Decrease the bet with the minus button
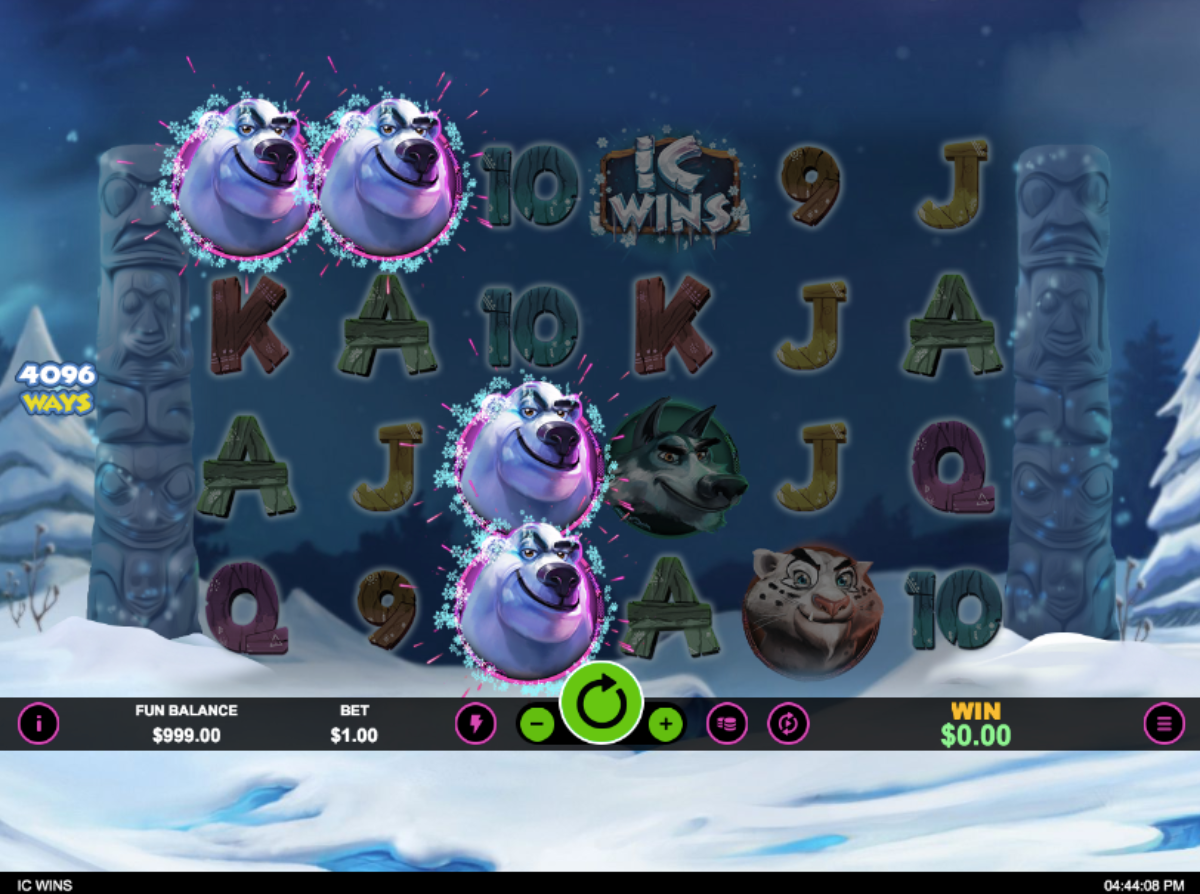This screenshot has height=894, width=1200. coord(537,723)
